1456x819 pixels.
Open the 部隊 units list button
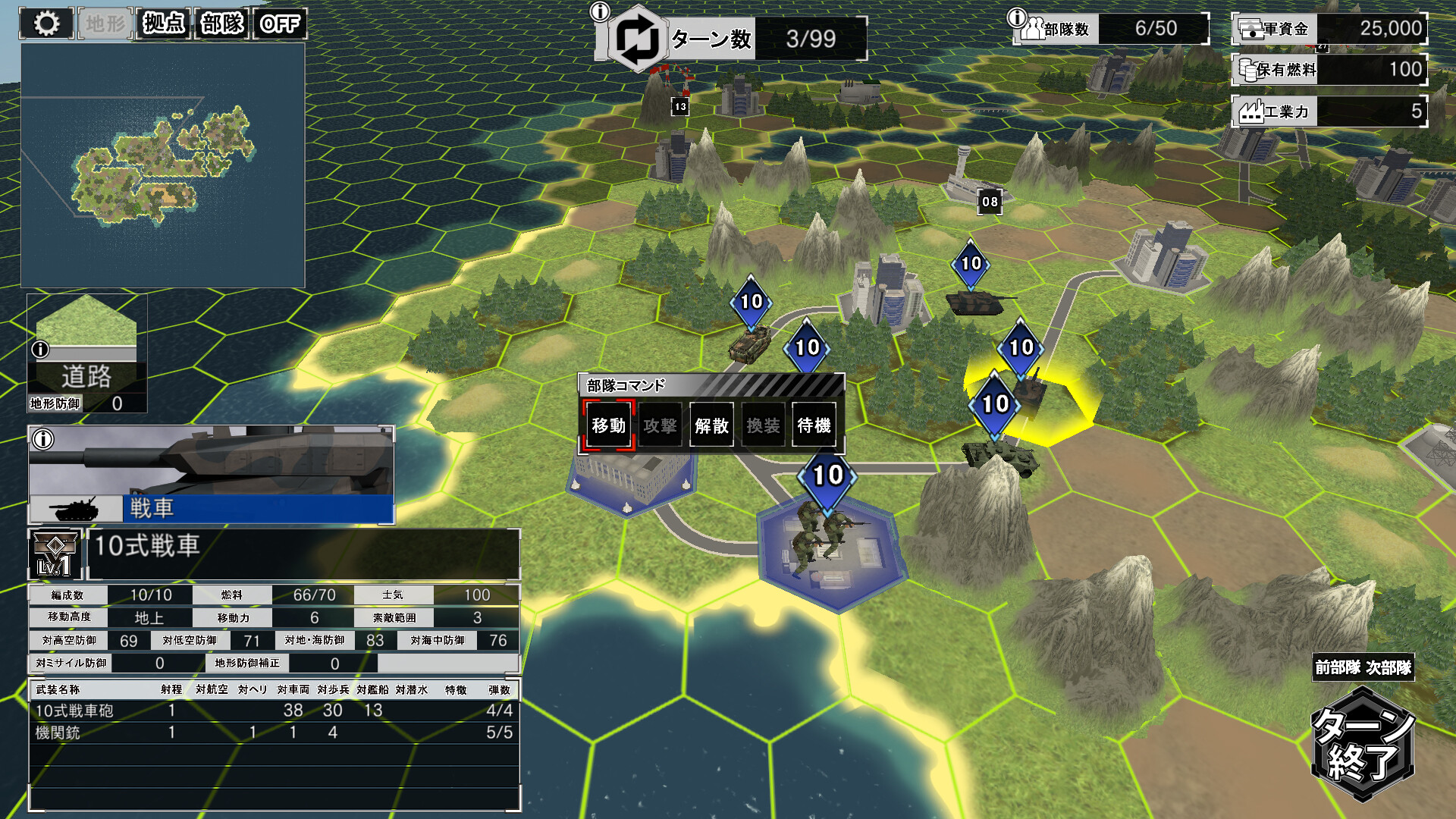tap(221, 24)
